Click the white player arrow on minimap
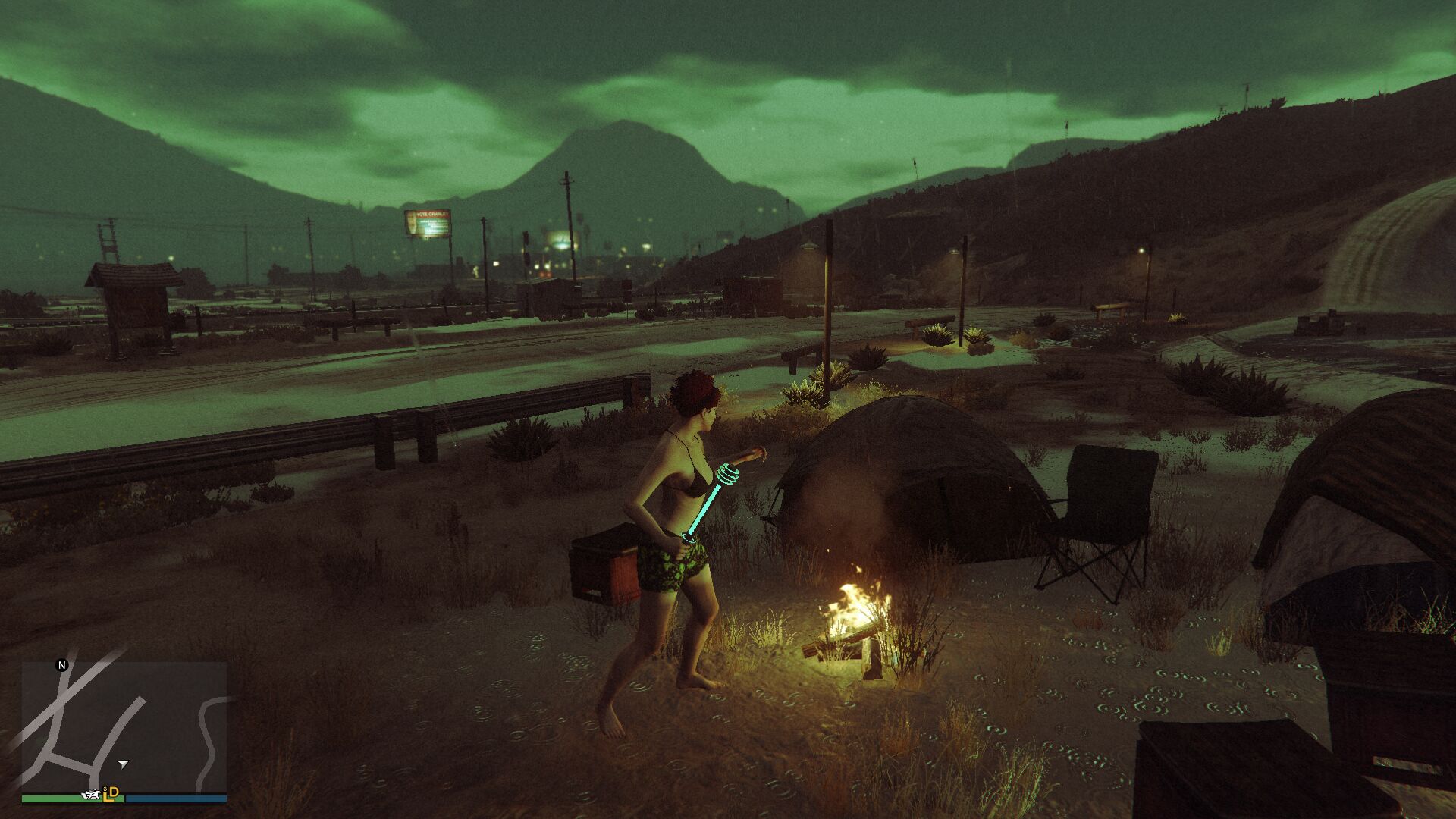 click(124, 764)
